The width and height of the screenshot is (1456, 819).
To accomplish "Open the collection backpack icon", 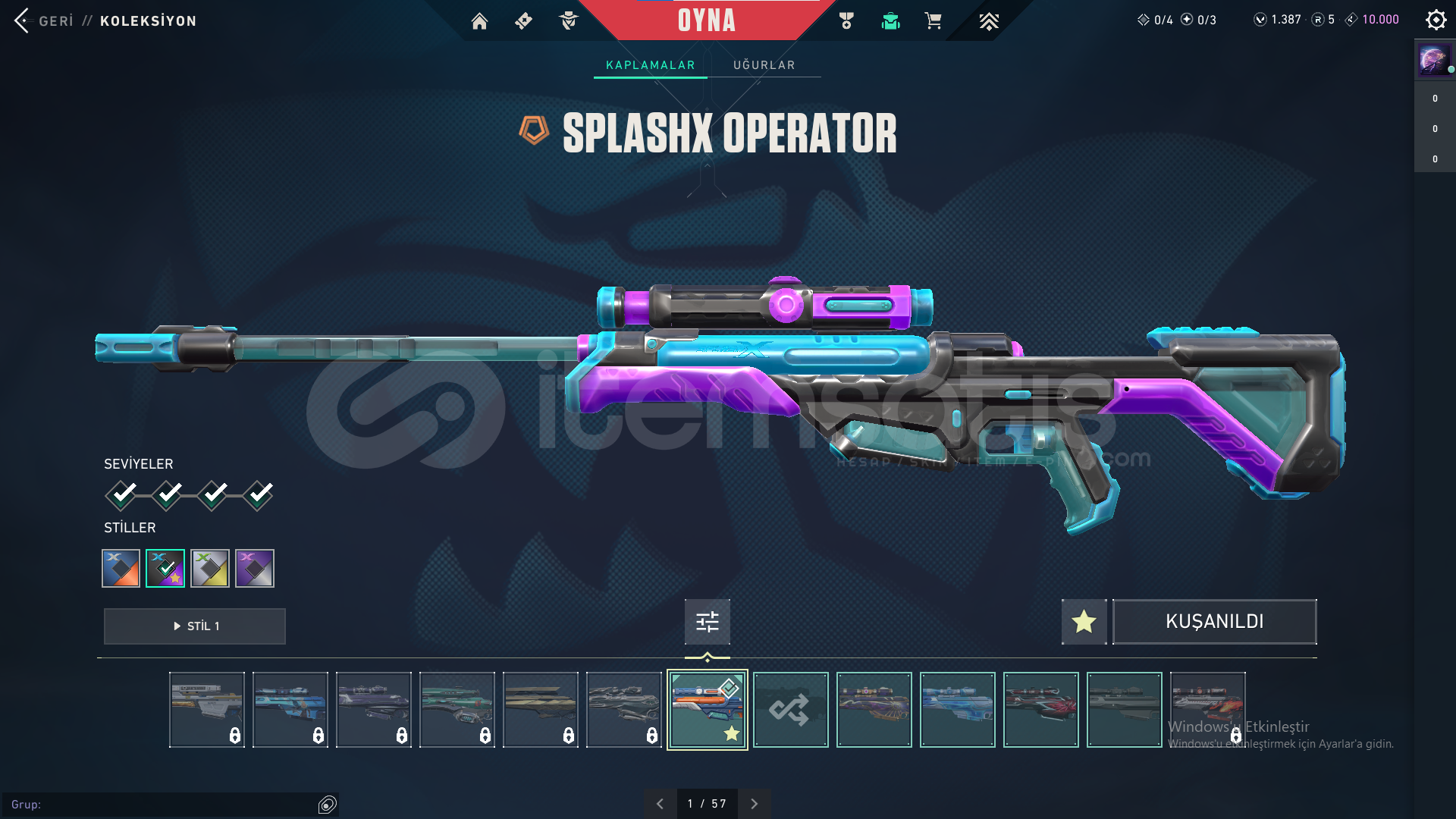I will [890, 21].
